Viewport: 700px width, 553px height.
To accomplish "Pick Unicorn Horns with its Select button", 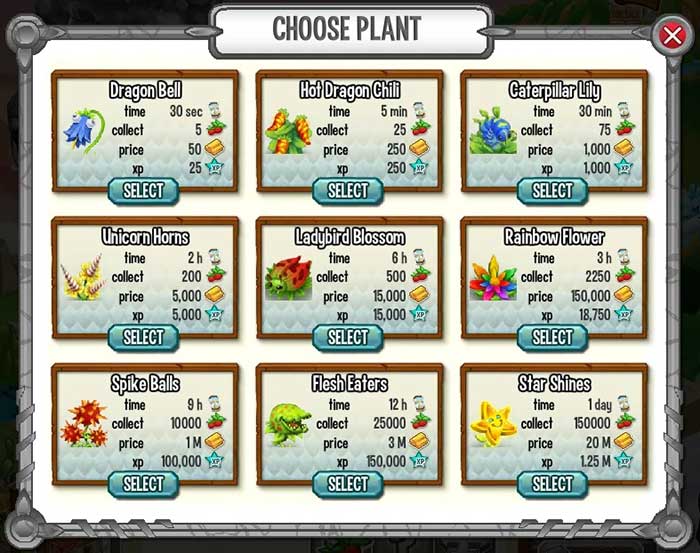I will coord(143,337).
